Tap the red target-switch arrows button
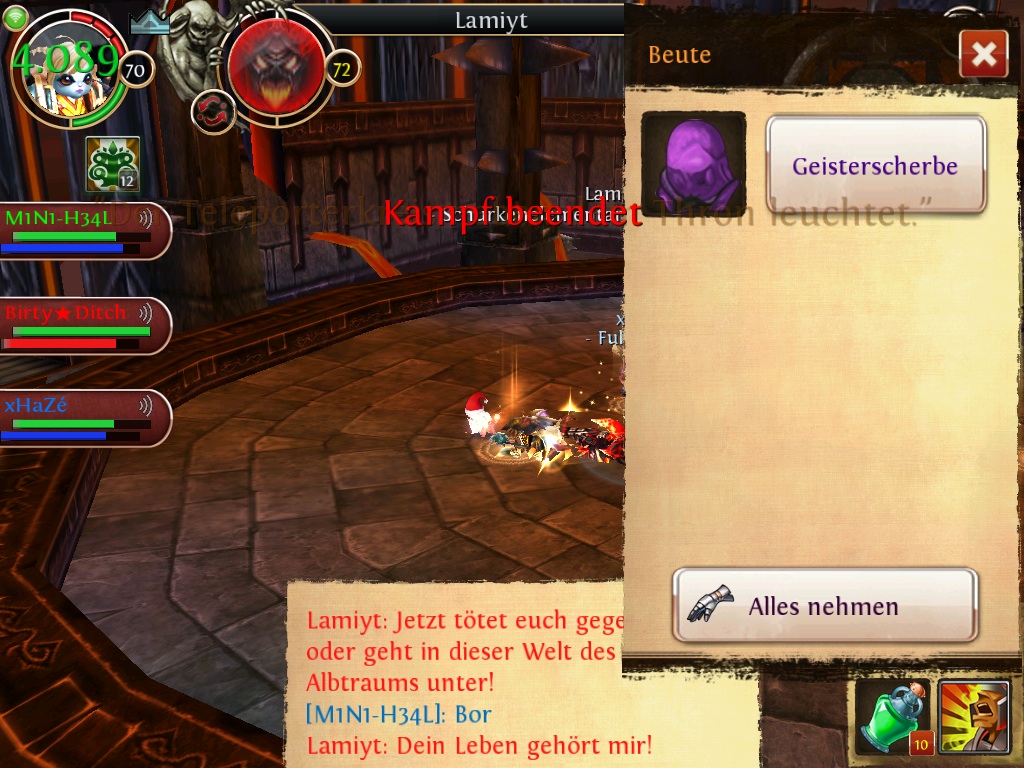The image size is (1024, 768). click(x=213, y=111)
